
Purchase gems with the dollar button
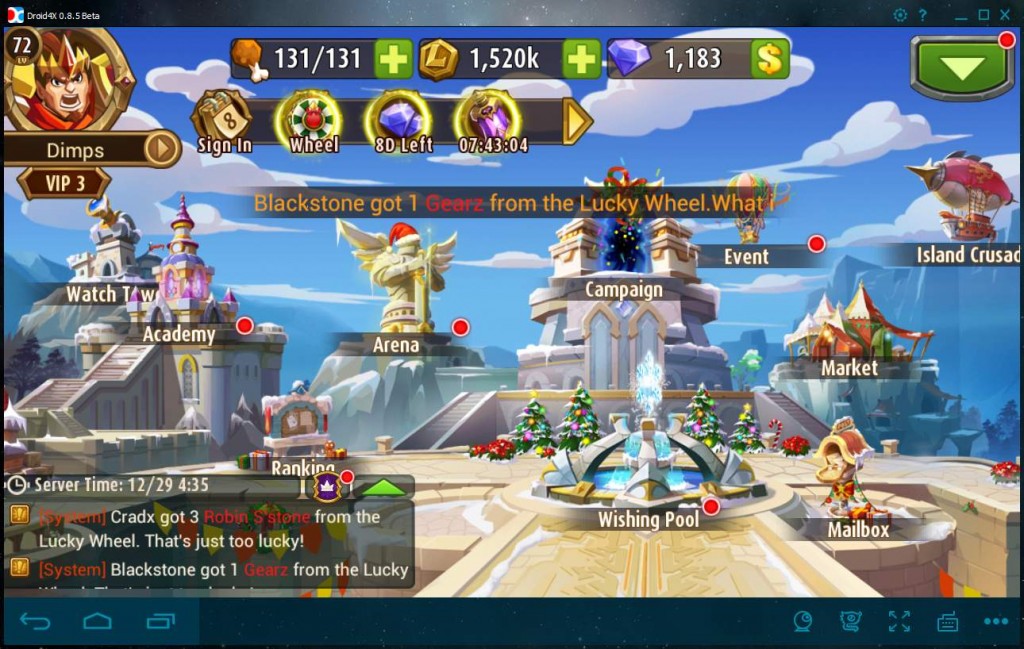tap(769, 59)
